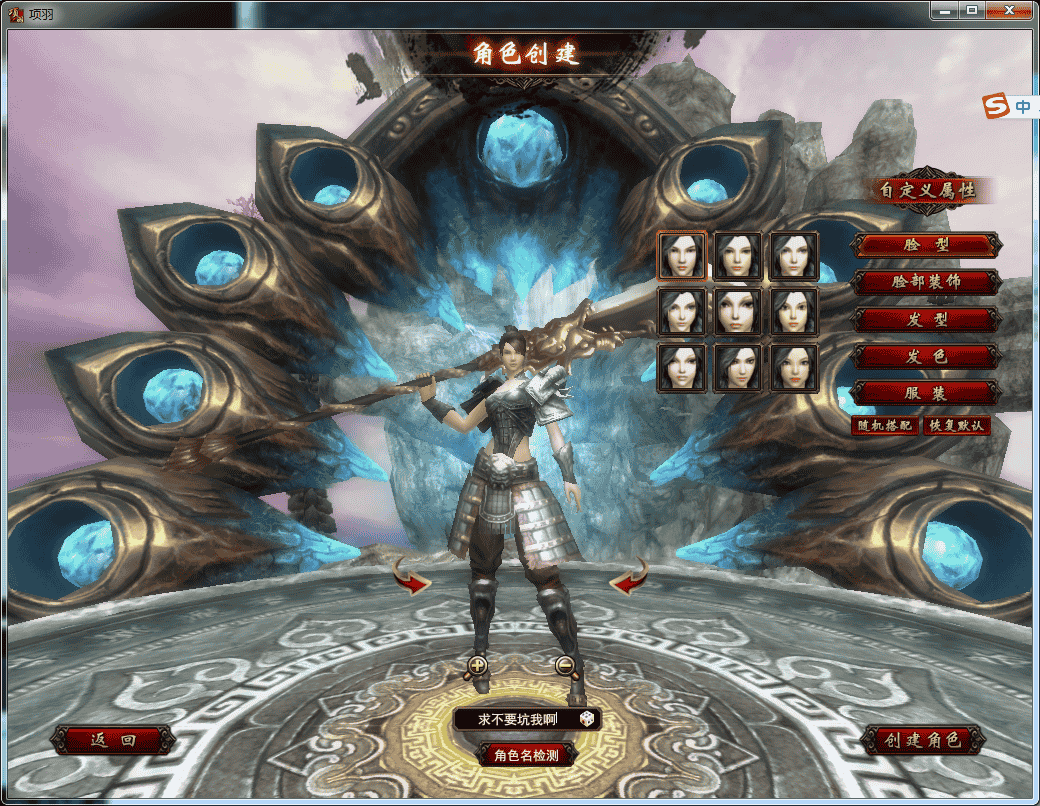This screenshot has height=806, width=1040.
Task: Roll the dice for a random name
Action: pyautogui.click(x=587, y=720)
